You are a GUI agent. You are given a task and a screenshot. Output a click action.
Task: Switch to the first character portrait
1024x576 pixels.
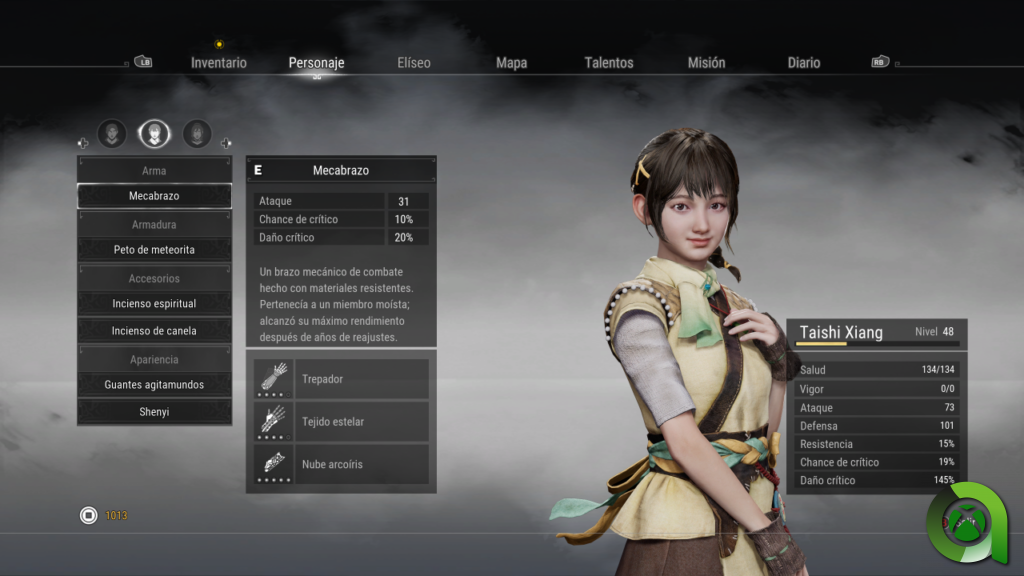tap(112, 133)
